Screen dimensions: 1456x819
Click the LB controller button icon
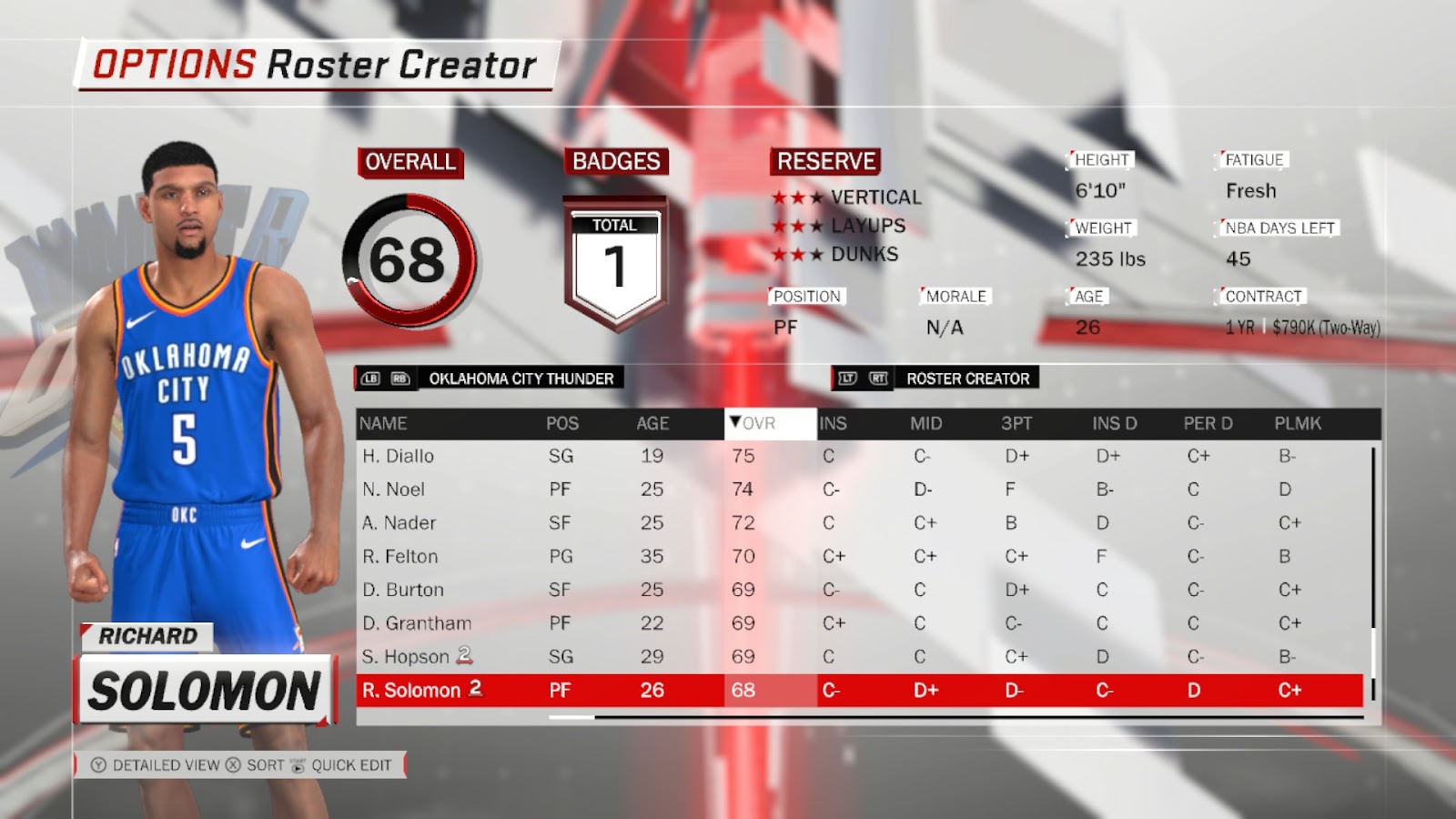[x=370, y=379]
